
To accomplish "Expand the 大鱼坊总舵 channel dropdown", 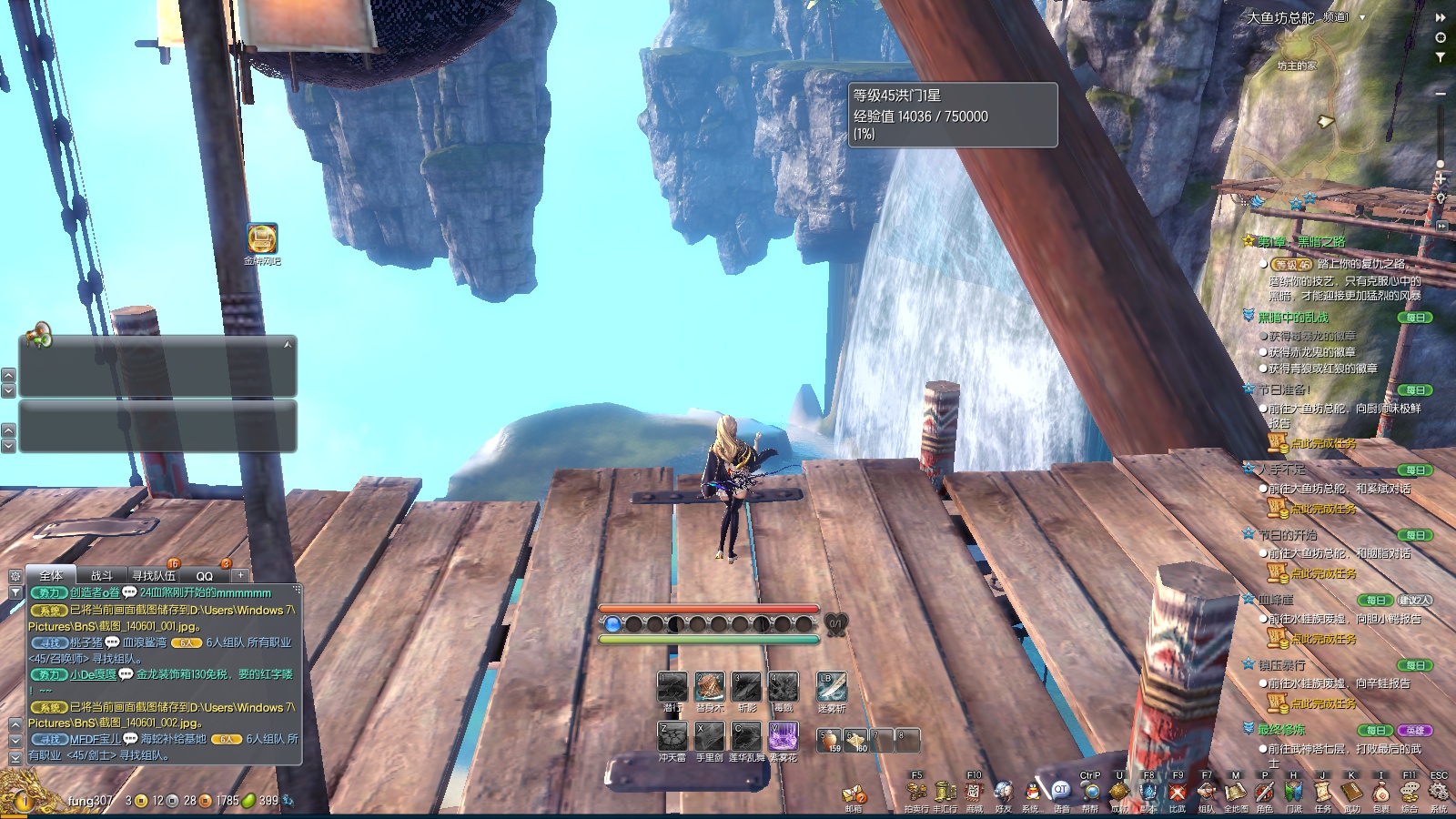I will point(1362,17).
